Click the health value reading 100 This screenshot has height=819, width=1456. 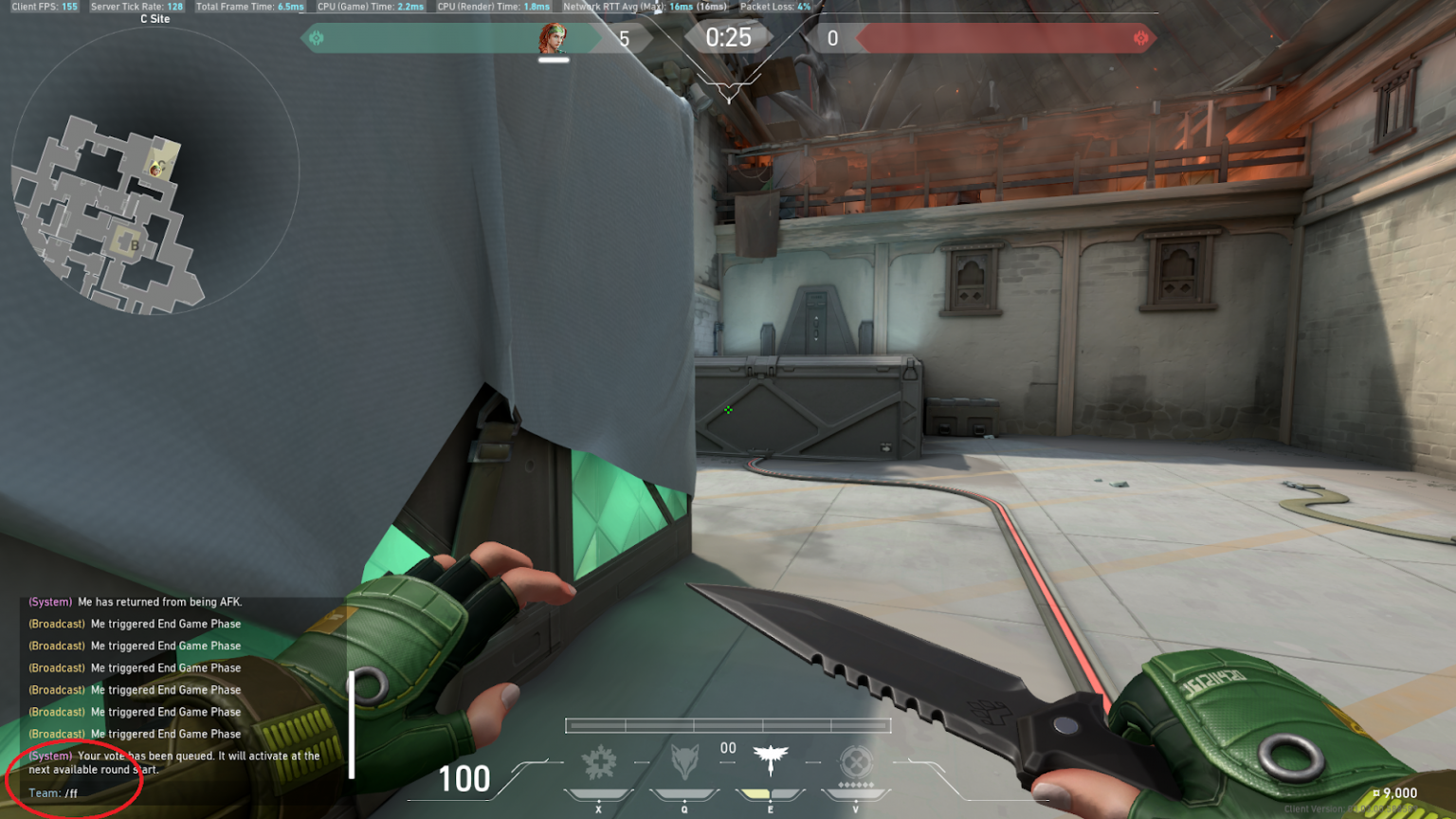[464, 779]
